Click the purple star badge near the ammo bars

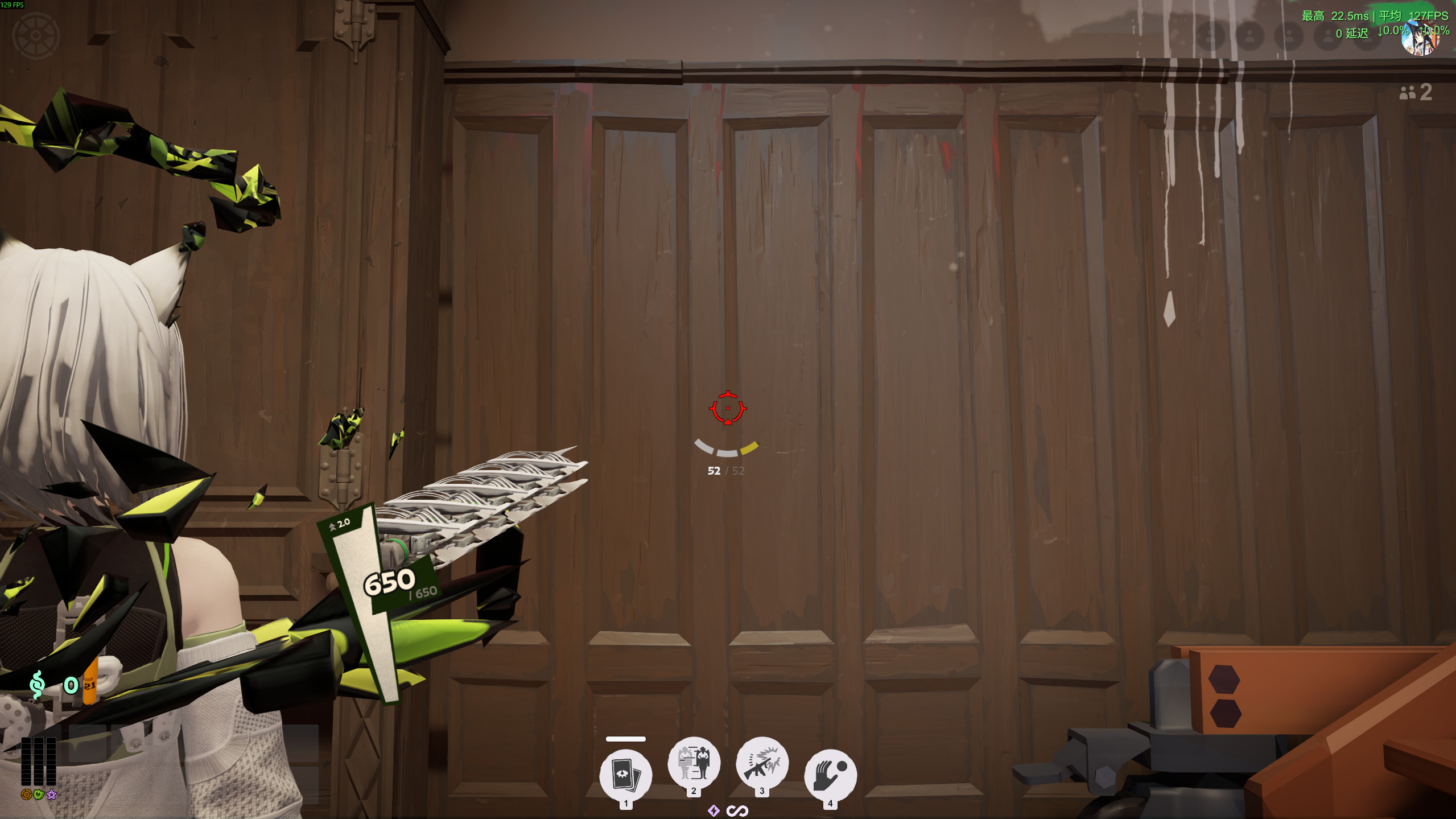[x=52, y=795]
